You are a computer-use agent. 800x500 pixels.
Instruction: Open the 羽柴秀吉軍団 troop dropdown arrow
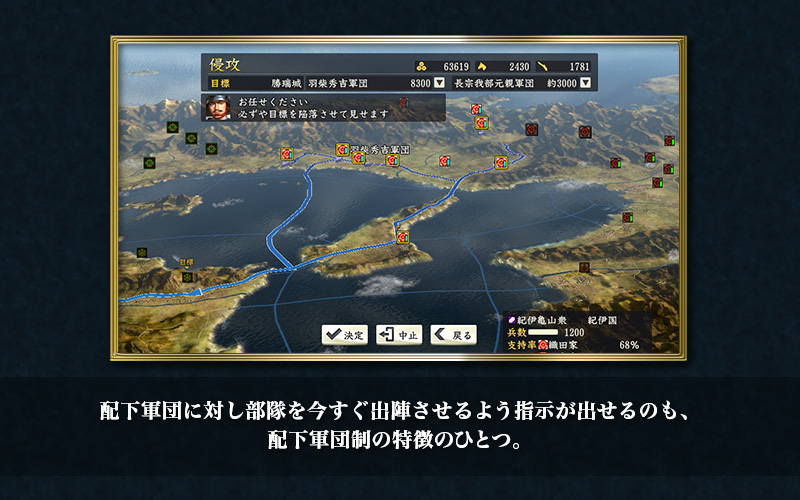click(439, 83)
